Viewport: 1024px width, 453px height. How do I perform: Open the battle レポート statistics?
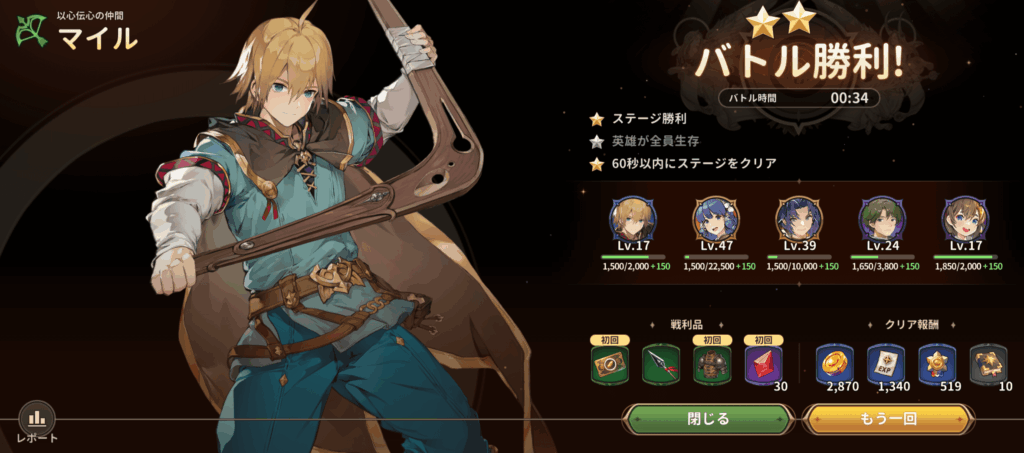click(37, 419)
